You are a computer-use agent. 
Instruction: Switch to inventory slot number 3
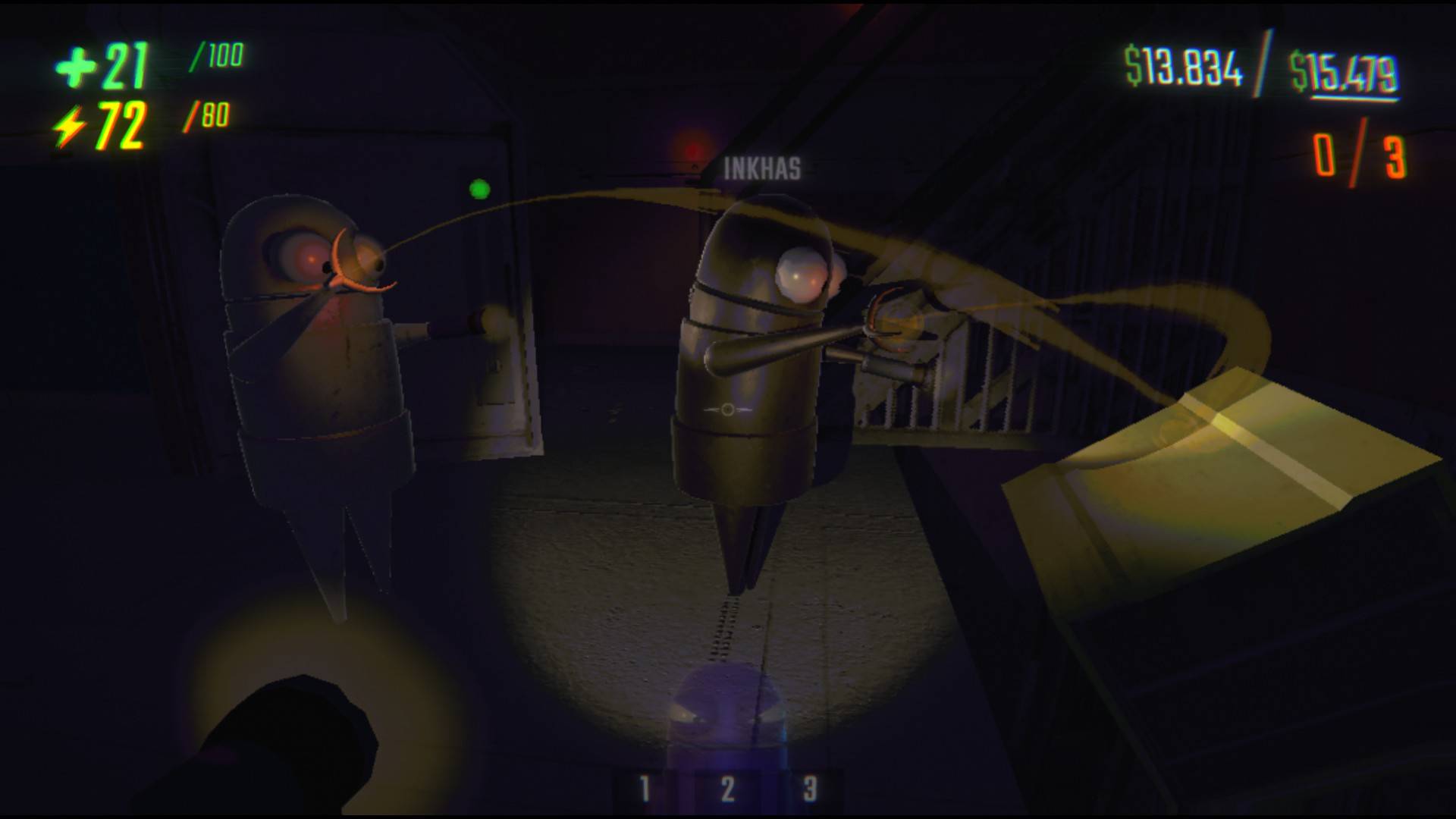pos(809,789)
